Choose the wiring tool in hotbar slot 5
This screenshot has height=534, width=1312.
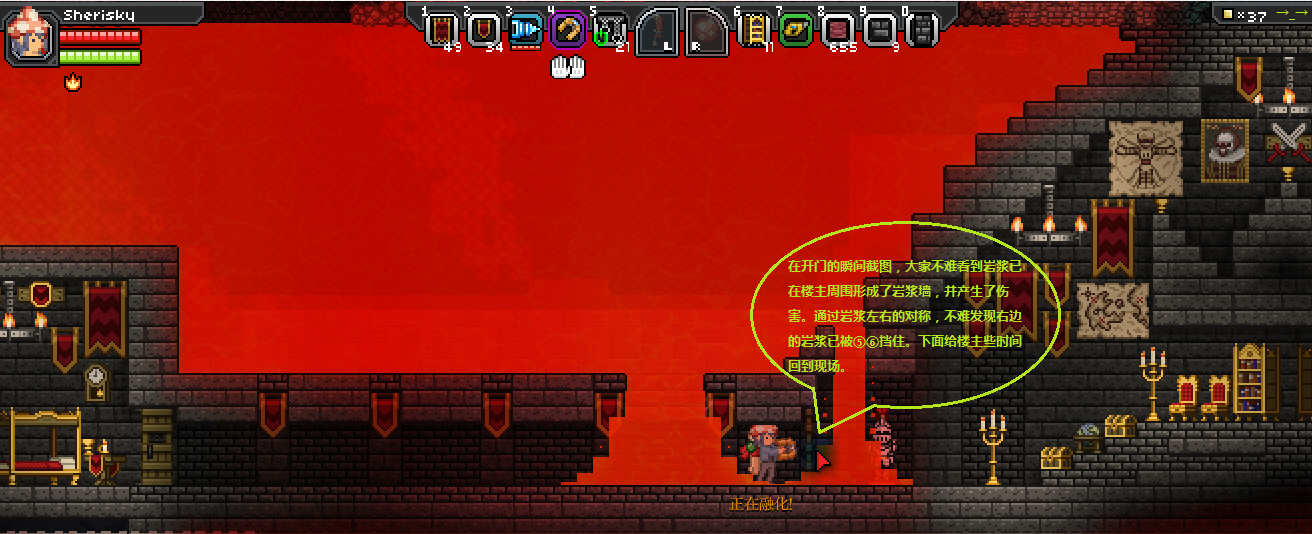610,29
